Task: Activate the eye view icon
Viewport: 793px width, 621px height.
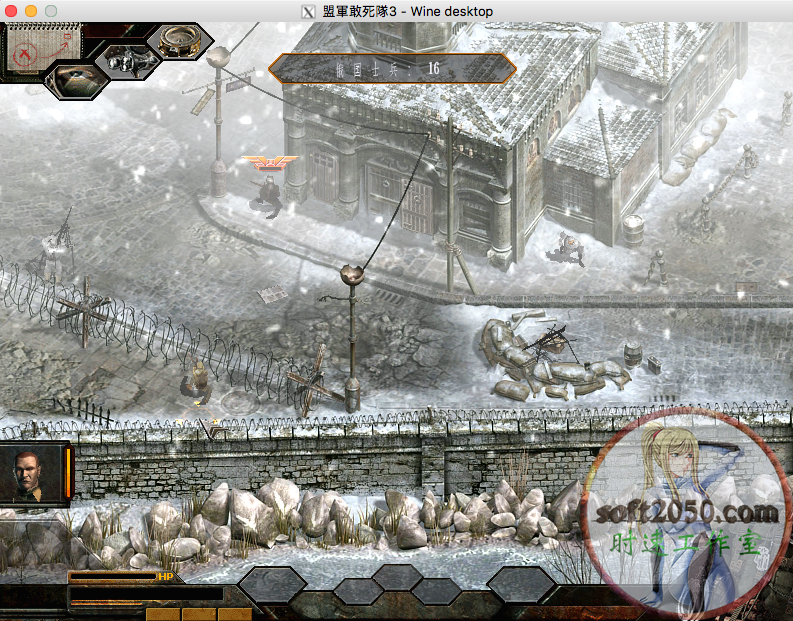Action: (x=75, y=80)
